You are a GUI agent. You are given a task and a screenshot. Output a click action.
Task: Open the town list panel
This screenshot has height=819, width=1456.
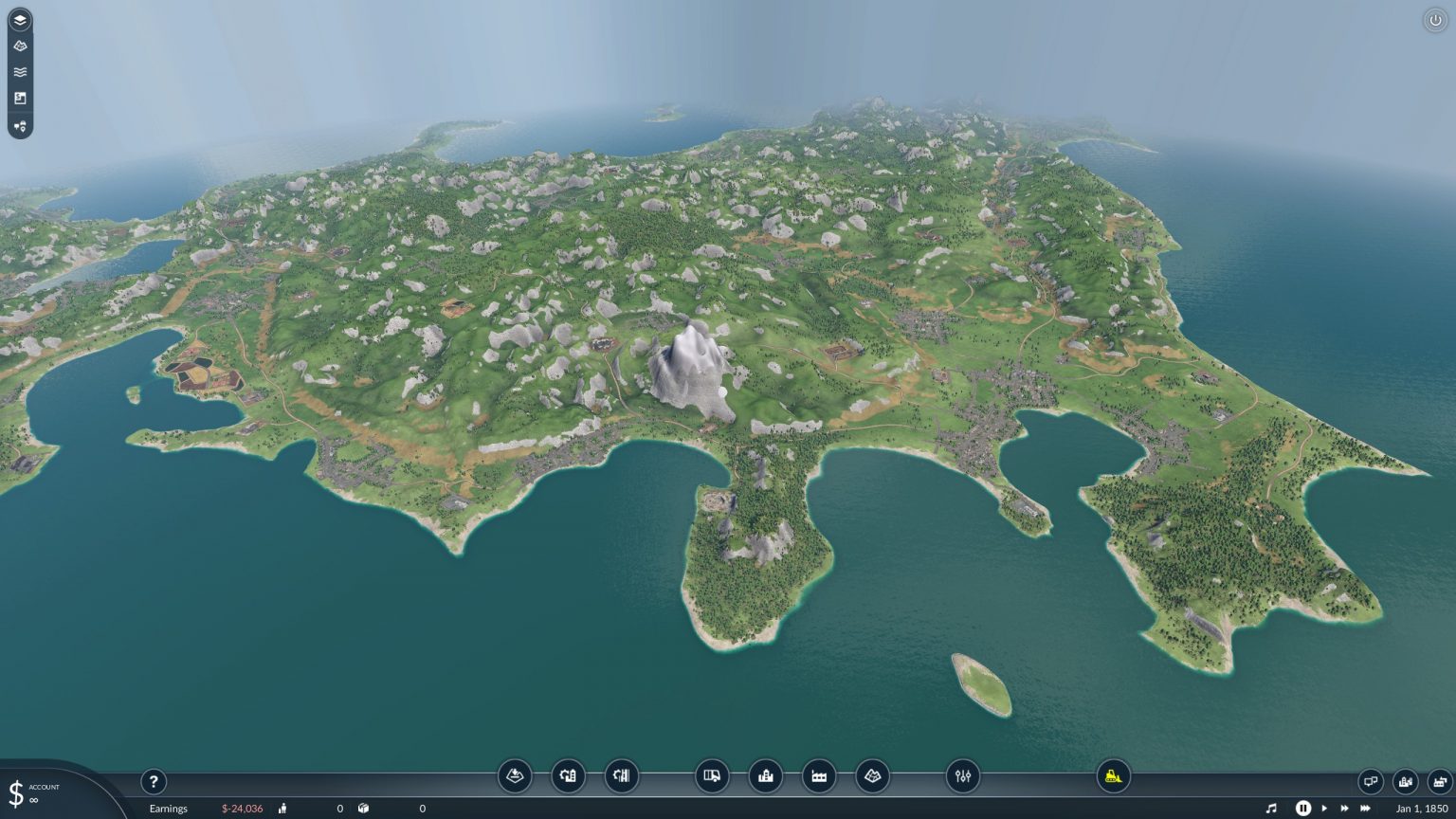click(766, 776)
